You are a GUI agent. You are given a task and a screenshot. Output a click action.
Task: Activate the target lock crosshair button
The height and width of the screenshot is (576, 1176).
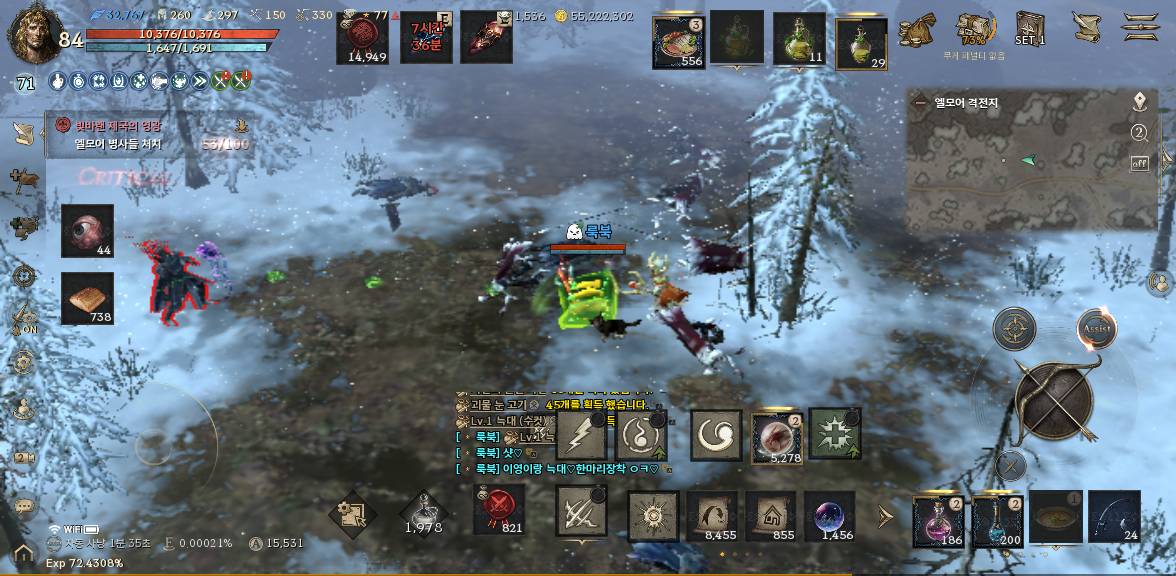(x=1014, y=328)
